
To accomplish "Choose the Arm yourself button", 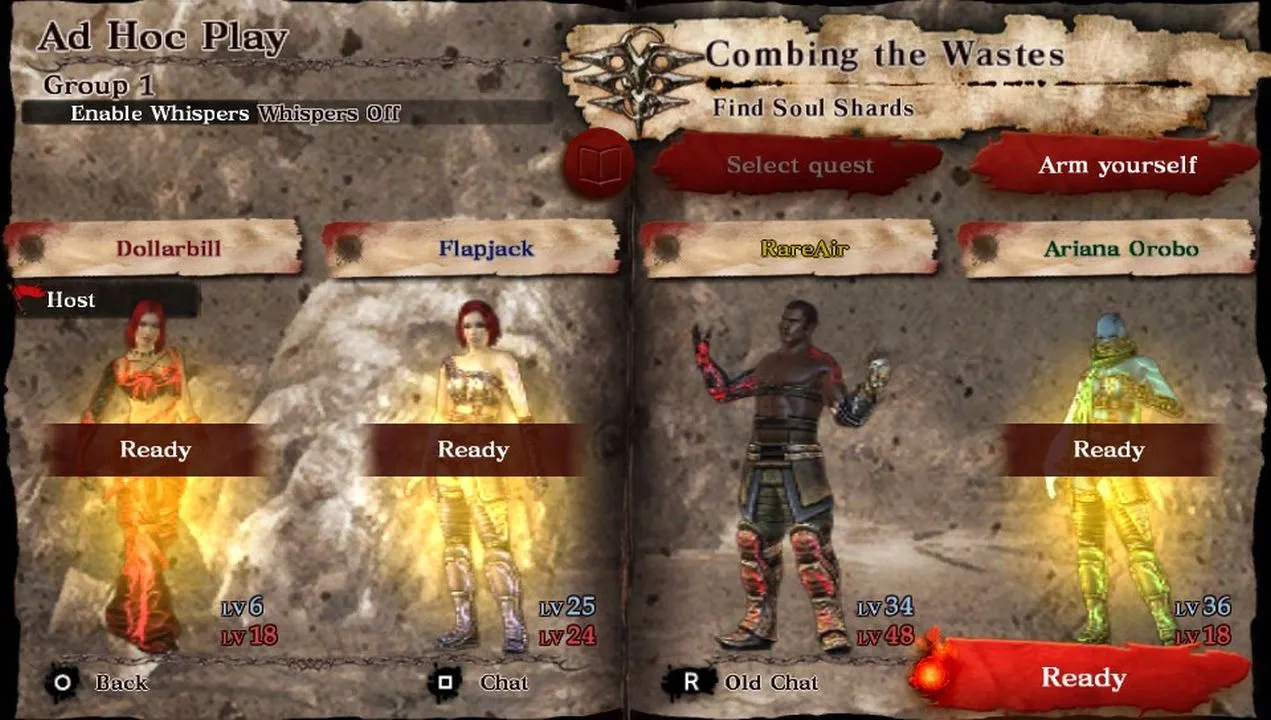I will (x=1117, y=166).
